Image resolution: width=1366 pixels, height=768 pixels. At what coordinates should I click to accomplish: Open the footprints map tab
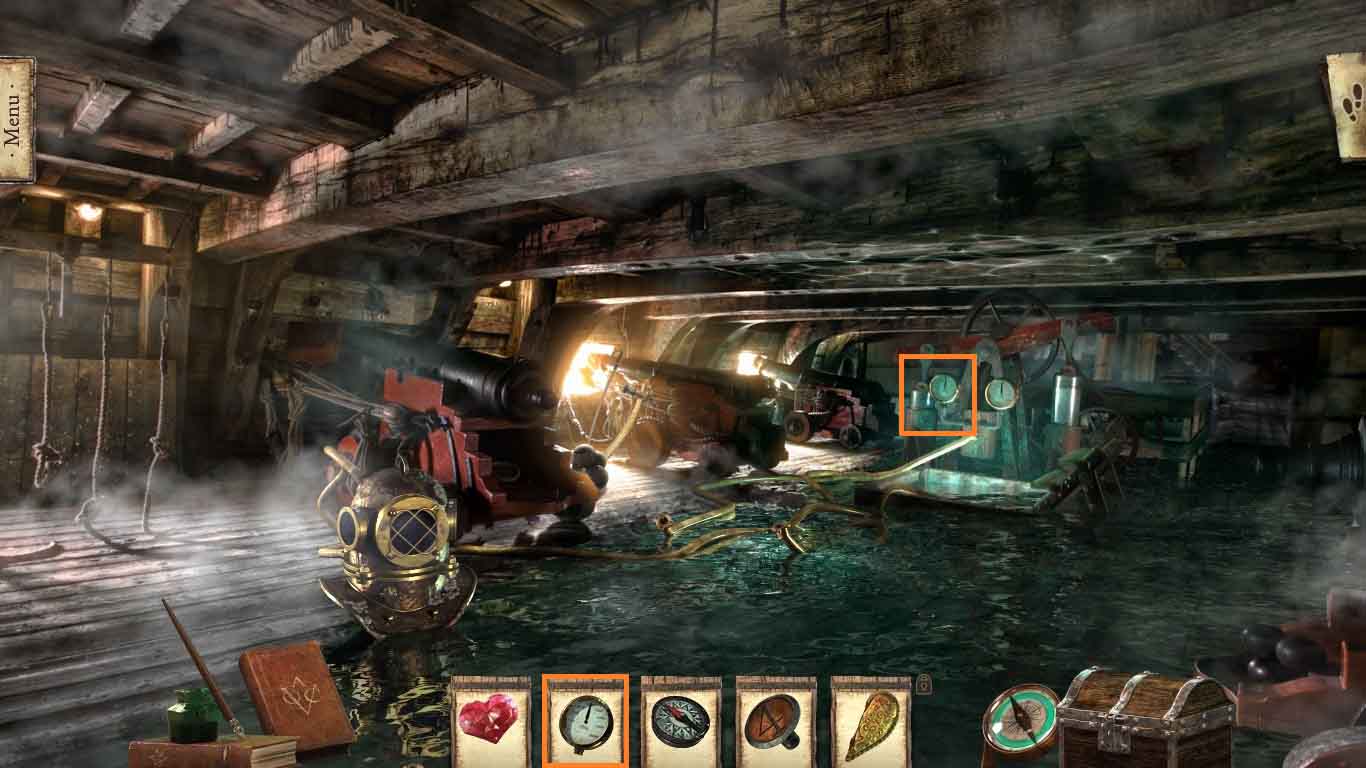1349,105
